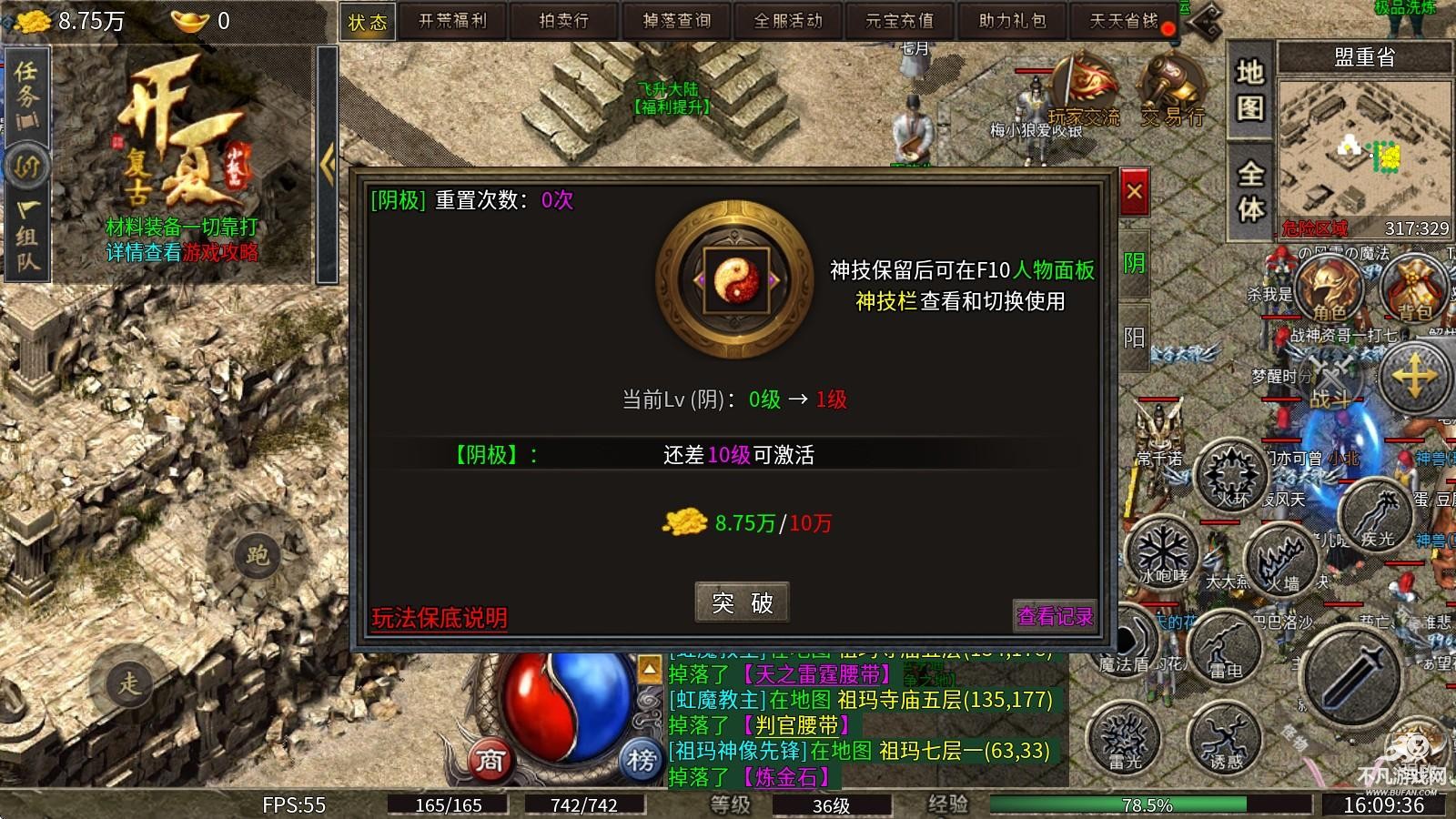Open the 玩法保底说明 rules link
This screenshot has height=819, width=1456.
coord(440,616)
